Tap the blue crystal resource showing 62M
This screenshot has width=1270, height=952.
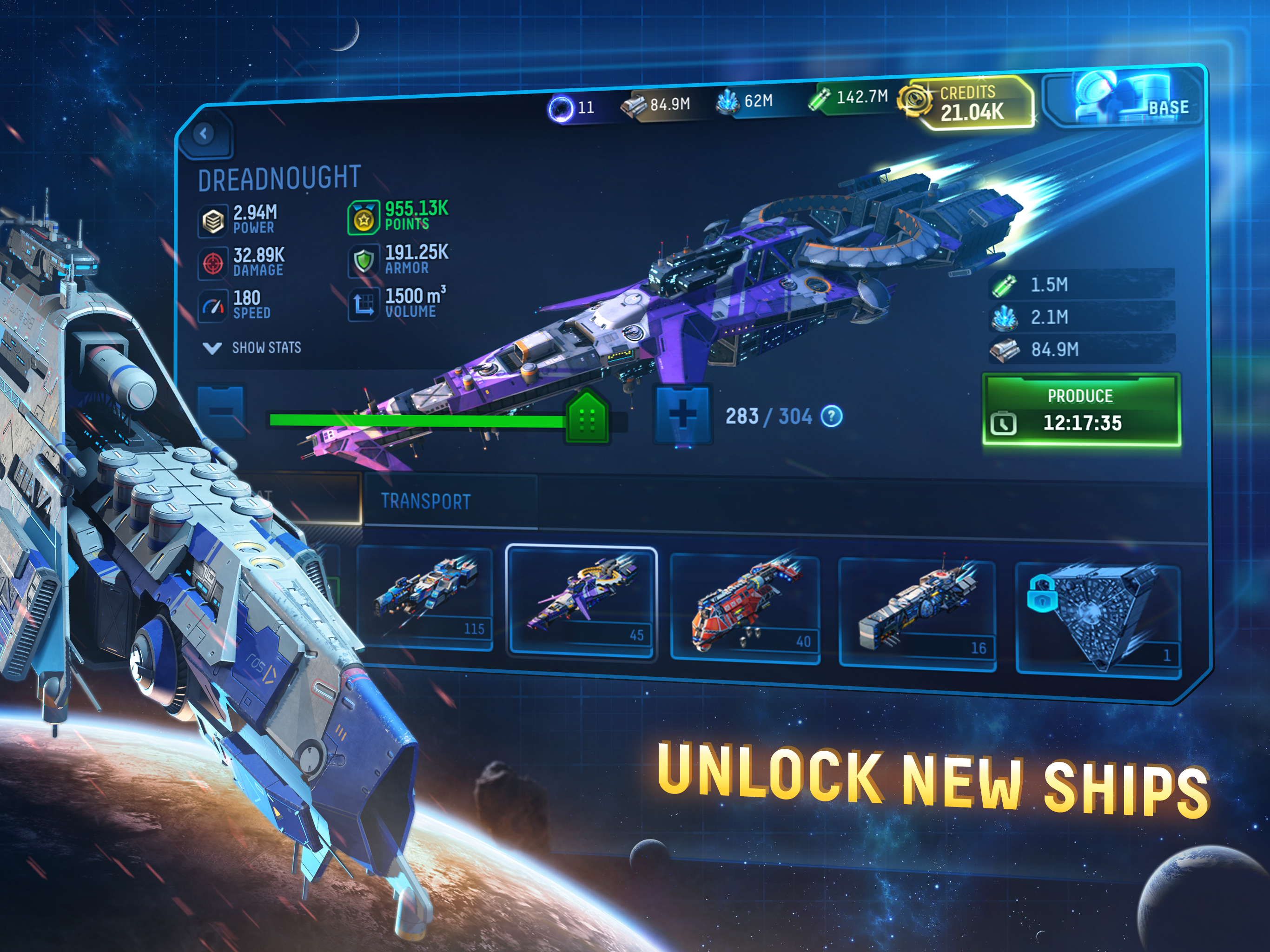click(x=745, y=102)
